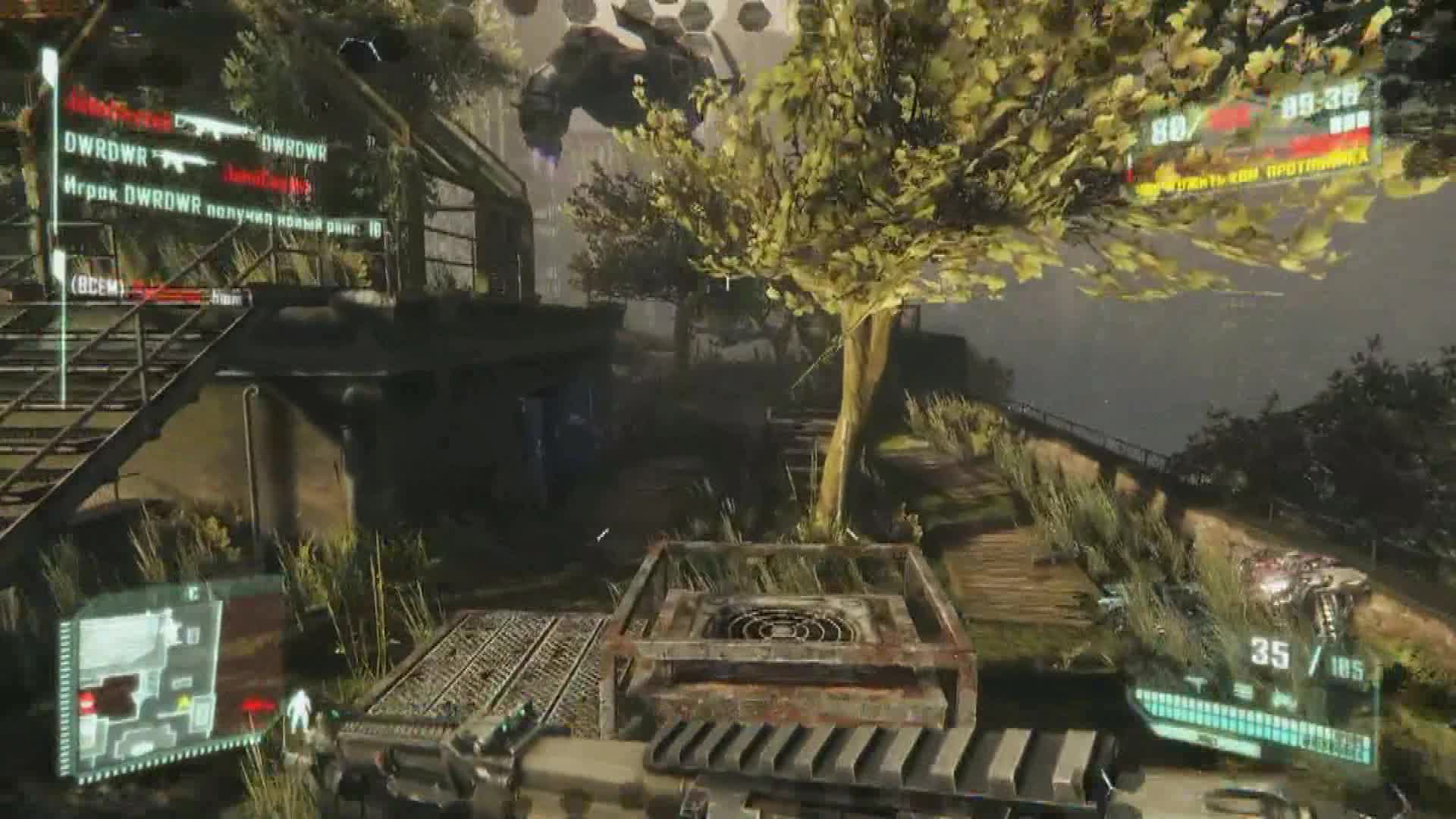The width and height of the screenshot is (1456, 819).
Task: Click the yellow waypoint marker on the minimap
Action: pos(184,699)
